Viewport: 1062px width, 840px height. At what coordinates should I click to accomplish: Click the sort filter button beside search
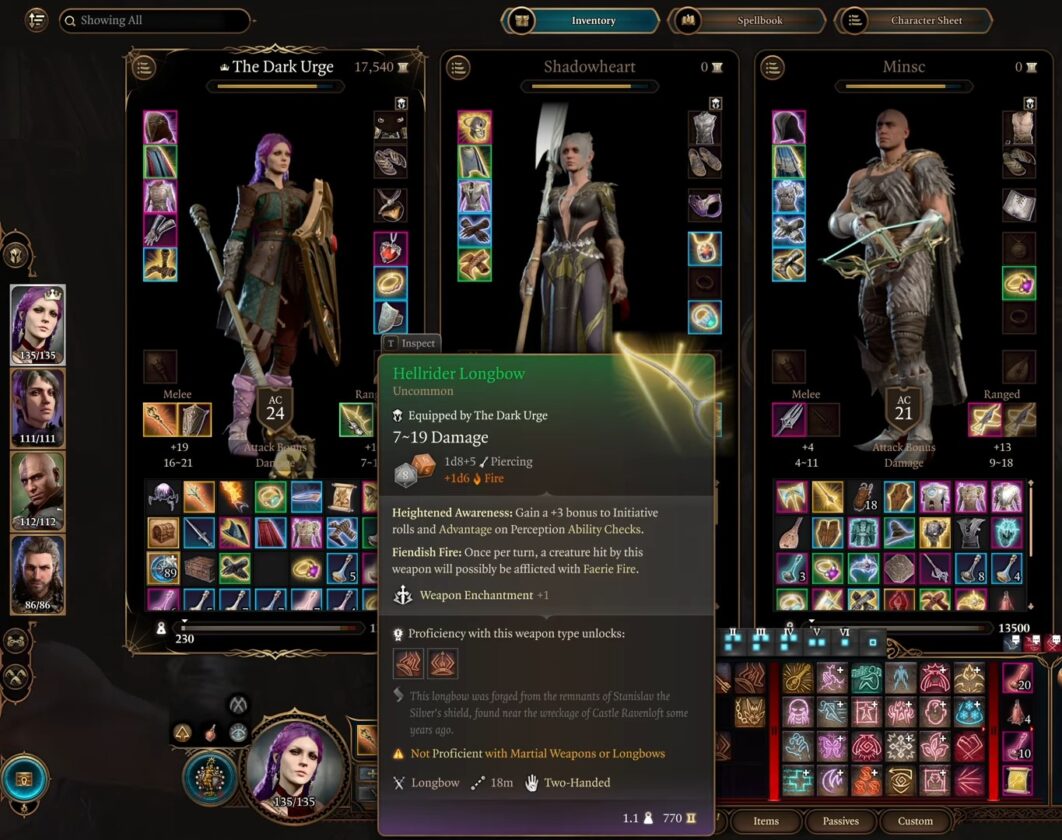pos(37,20)
